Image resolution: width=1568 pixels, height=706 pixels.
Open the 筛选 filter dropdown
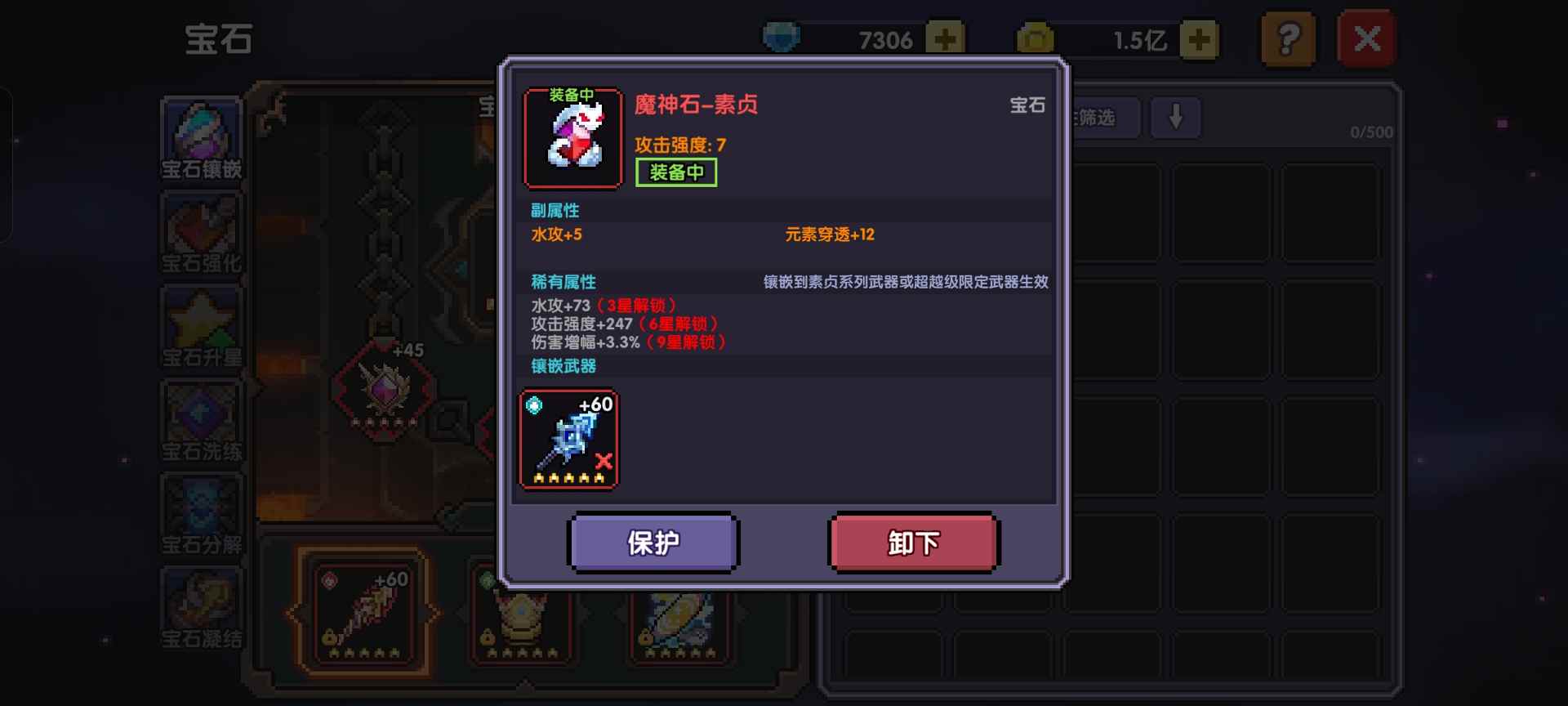point(1102,118)
